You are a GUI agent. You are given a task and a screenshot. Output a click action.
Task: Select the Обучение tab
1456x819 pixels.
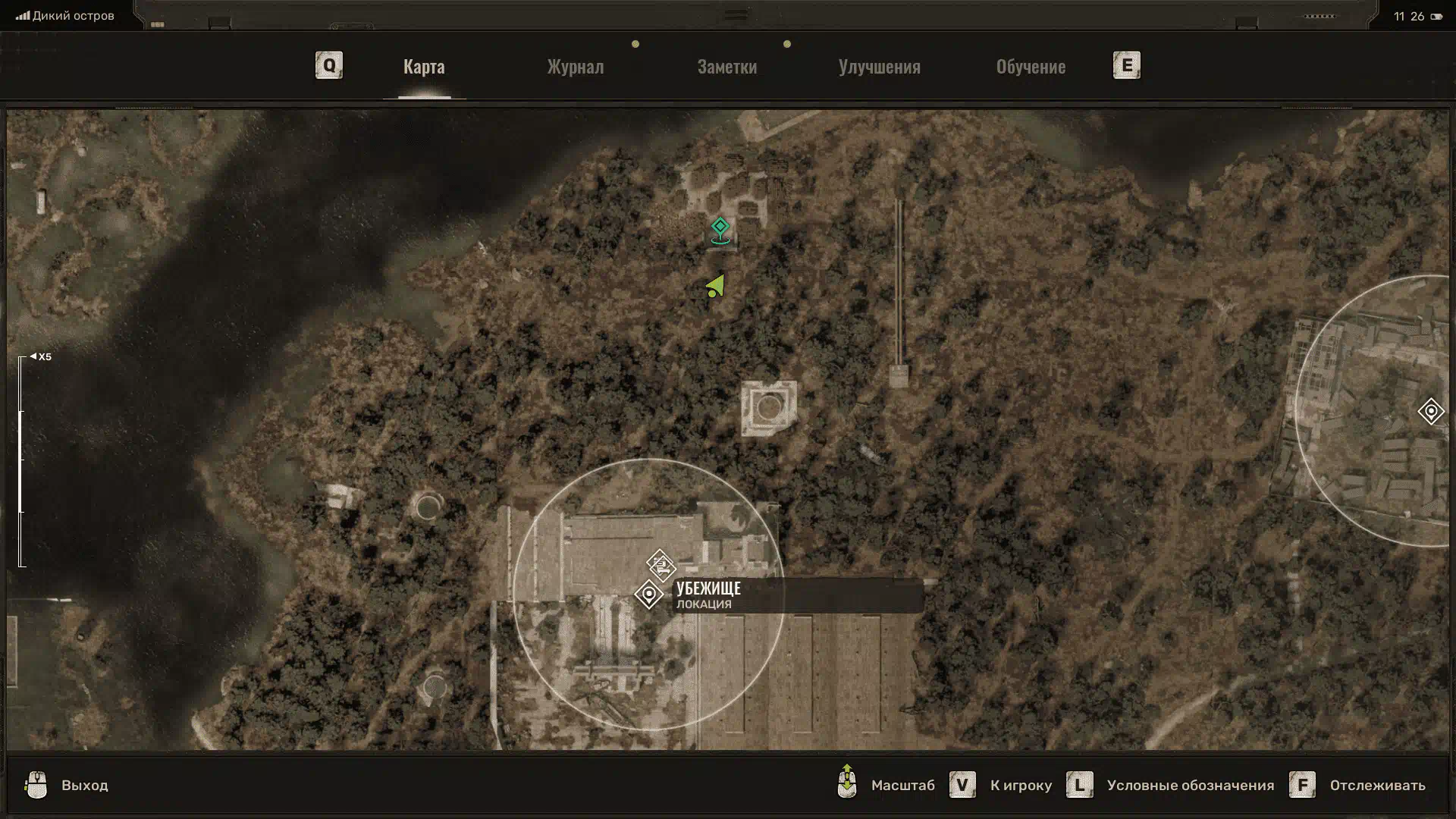pyautogui.click(x=1031, y=67)
